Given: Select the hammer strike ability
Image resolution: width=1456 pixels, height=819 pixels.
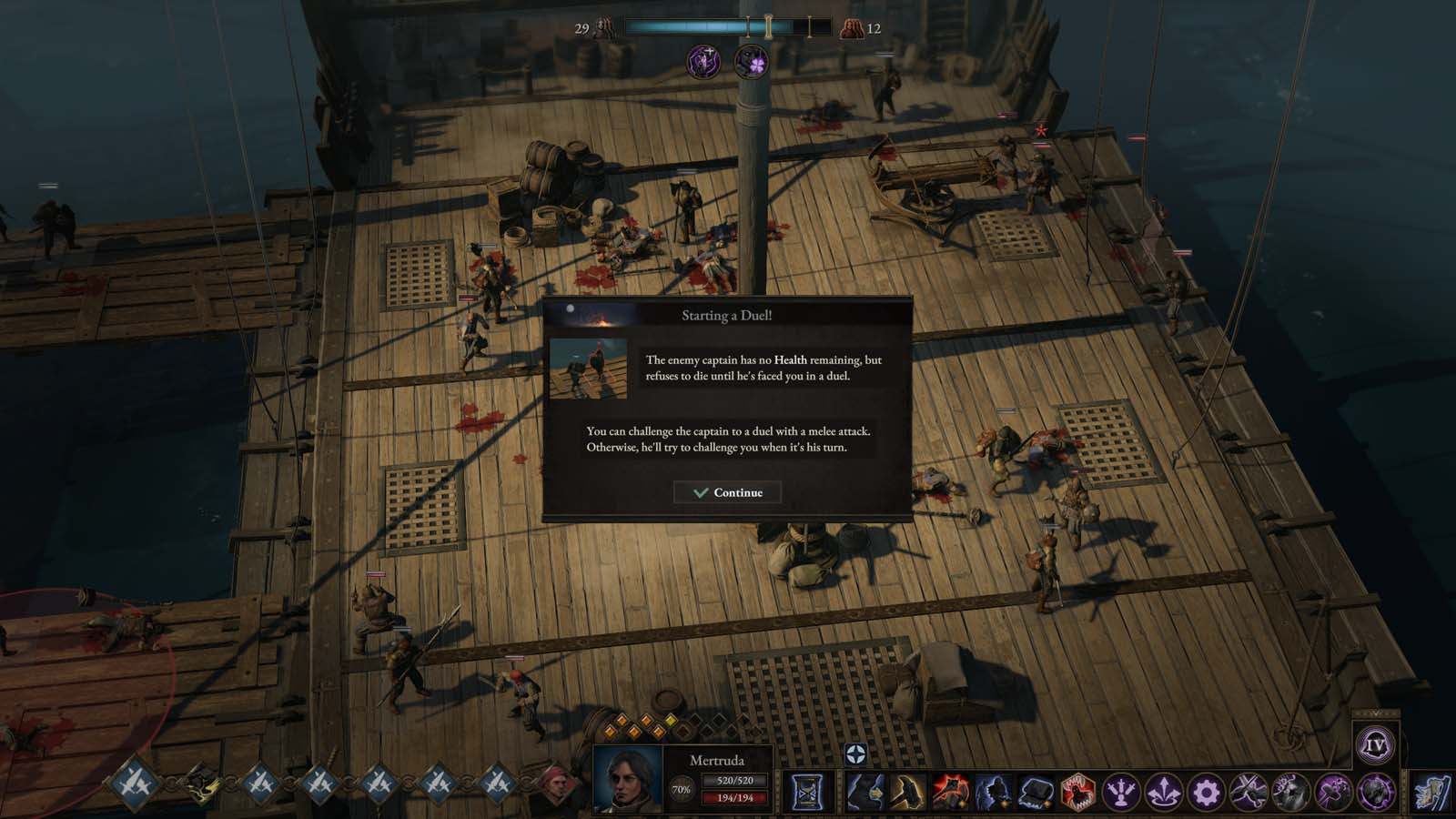Looking at the screenshot, I should point(907,793).
